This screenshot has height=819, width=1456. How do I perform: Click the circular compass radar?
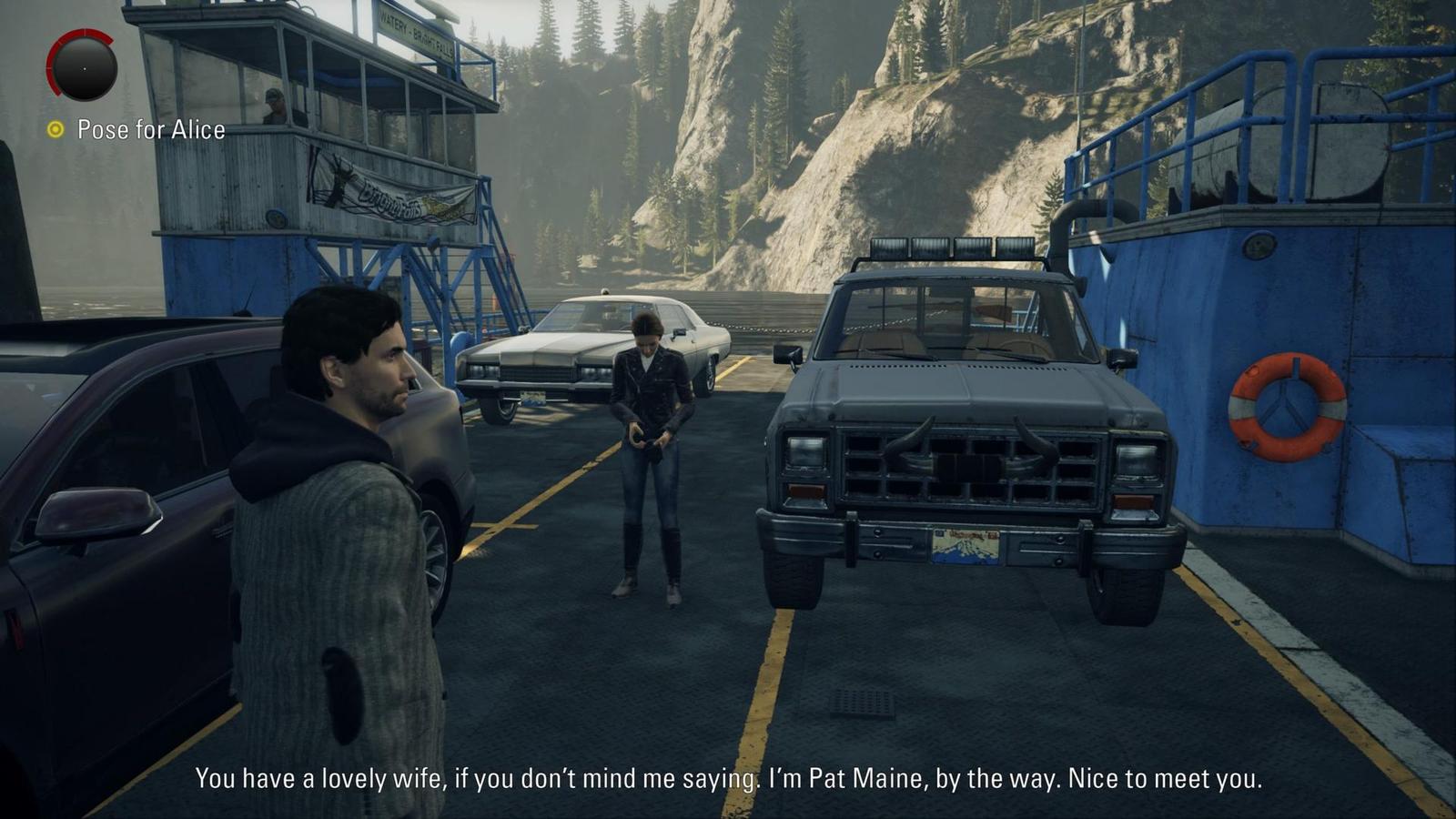83,66
